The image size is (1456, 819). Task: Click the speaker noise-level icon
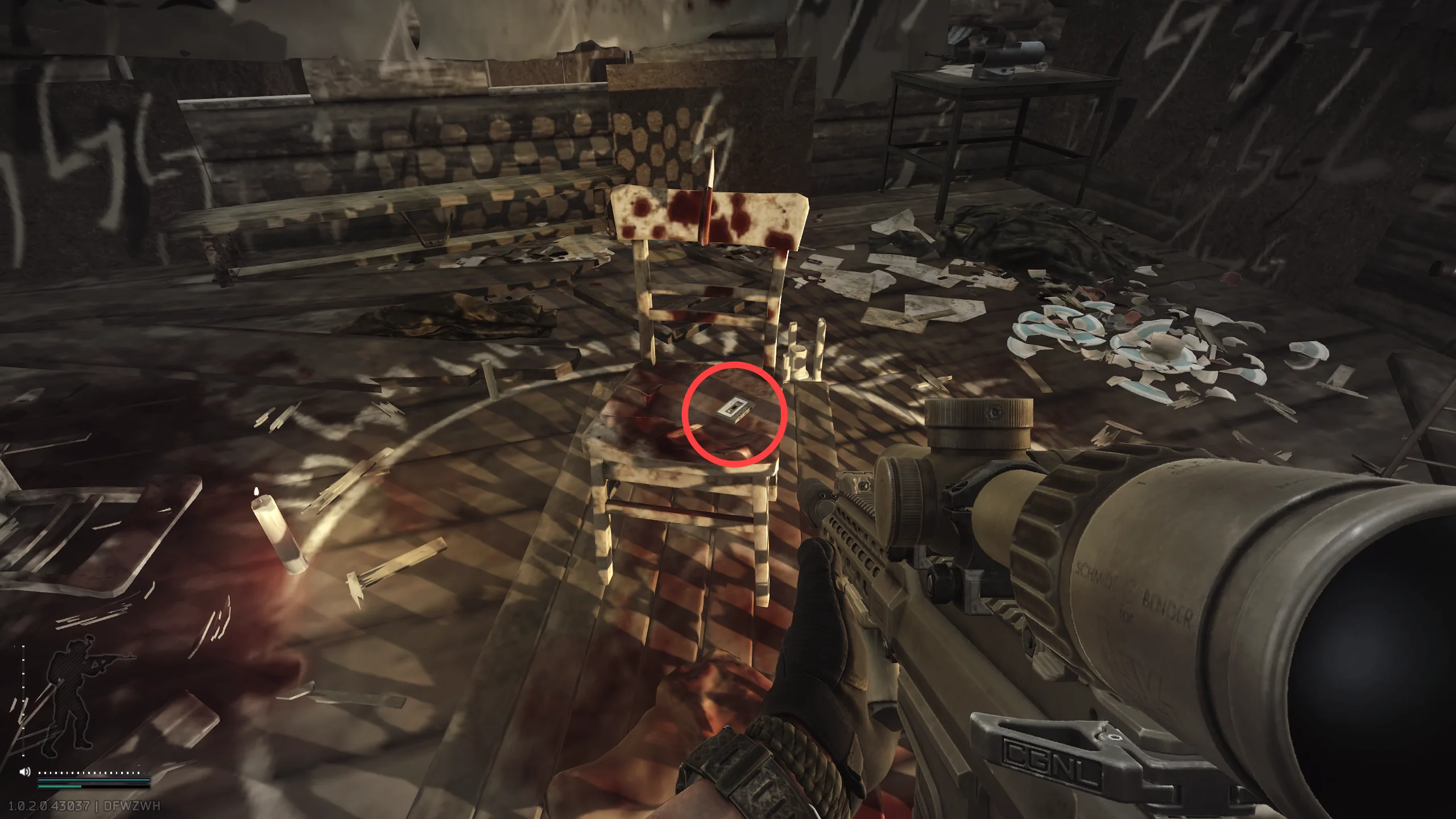click(x=24, y=772)
